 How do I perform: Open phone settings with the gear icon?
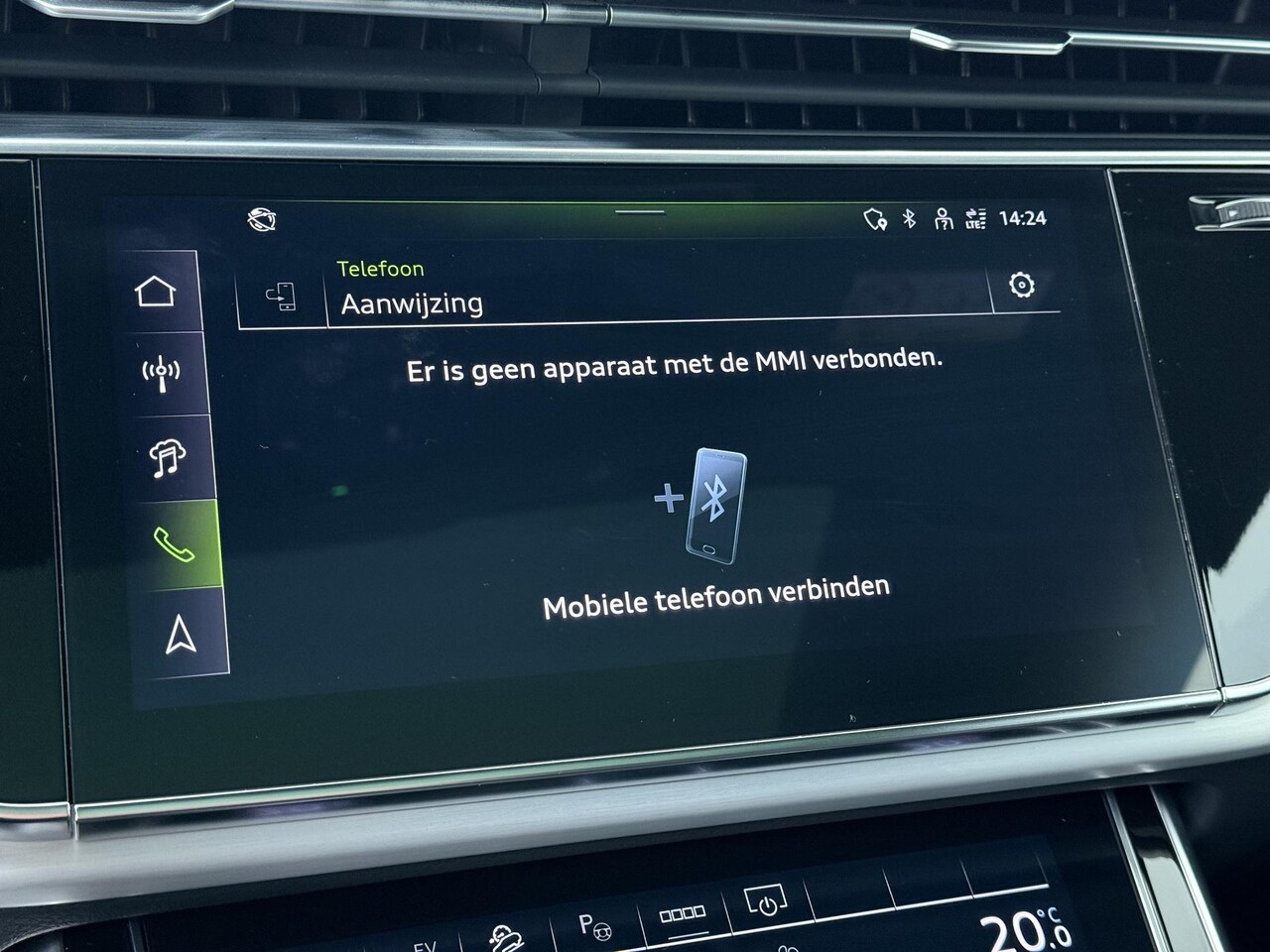click(x=1021, y=286)
